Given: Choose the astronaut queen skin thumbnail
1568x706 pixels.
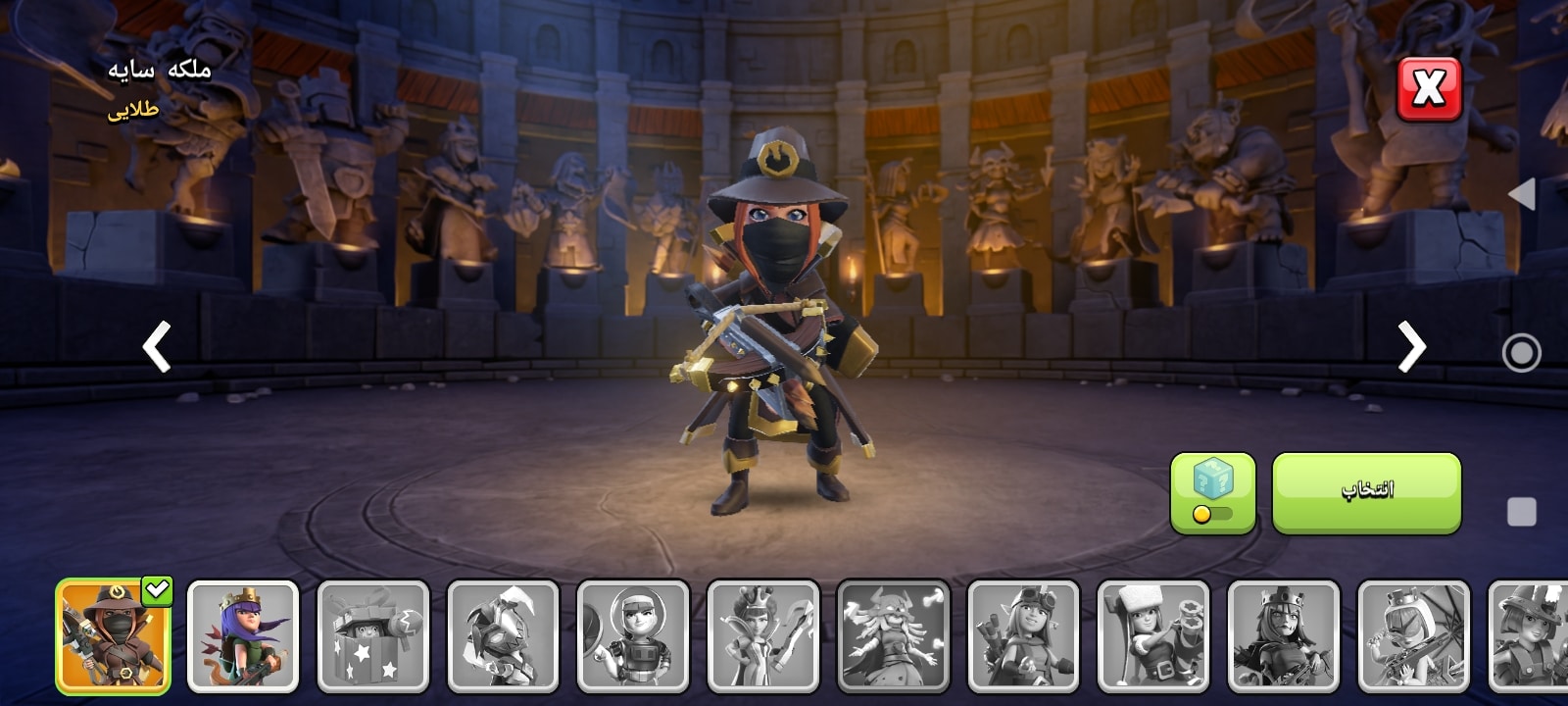Looking at the screenshot, I should pos(633,636).
